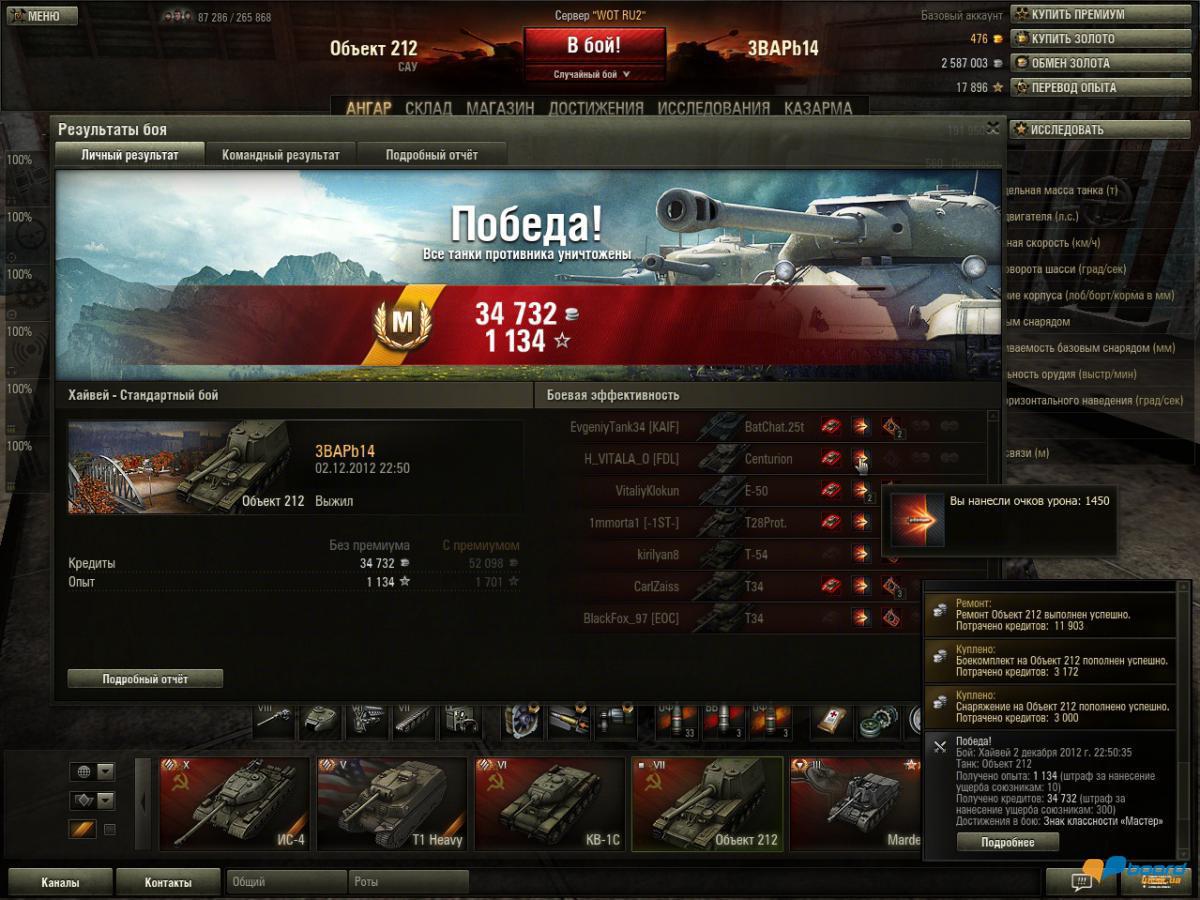Viewport: 1200px width, 900px height.
Task: Open the КАЗАРМА barracks section
Action: tap(818, 108)
